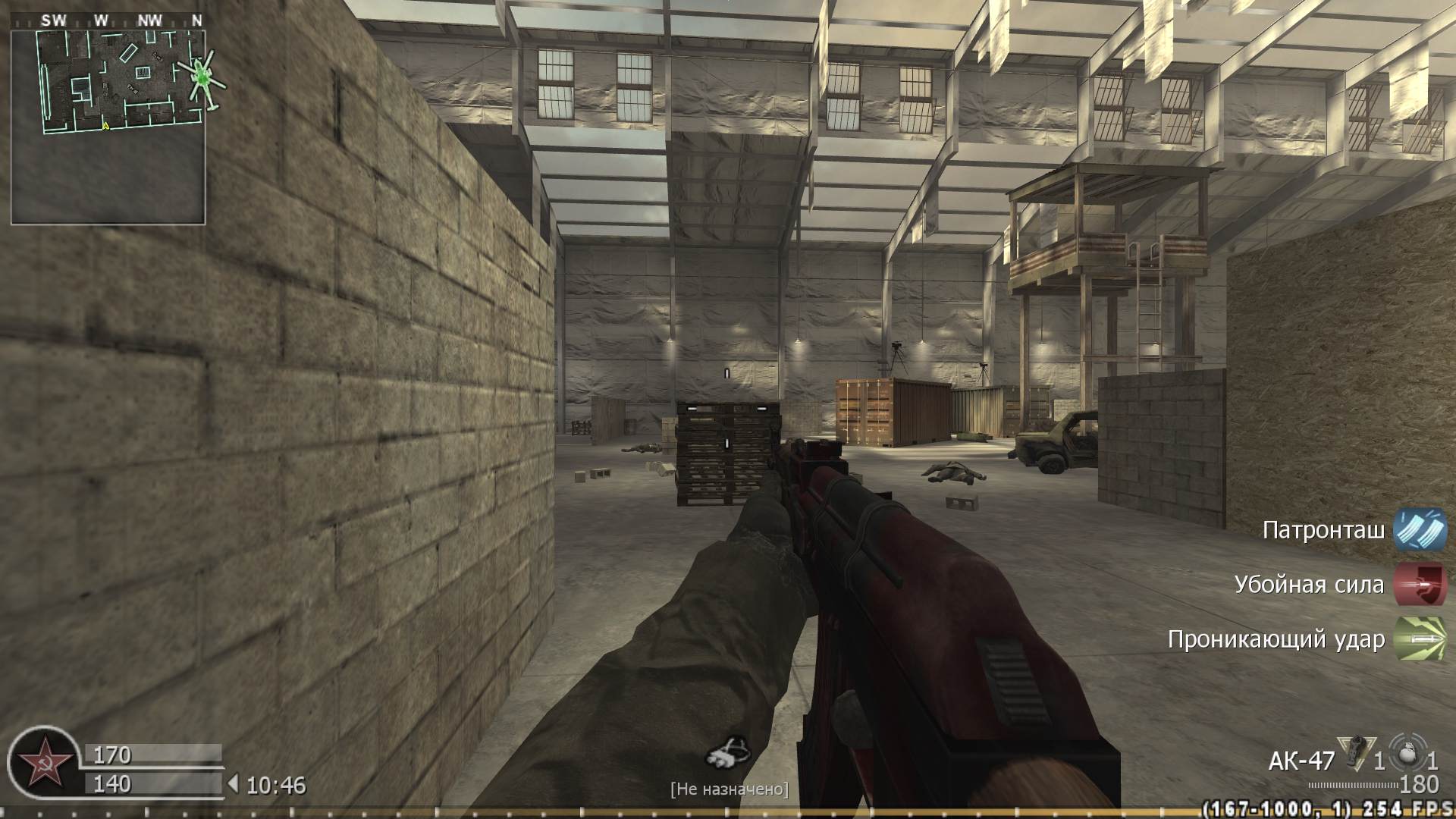Click the [Не назначено] binding text
Screen dimensions: 1456x819
pos(730,791)
